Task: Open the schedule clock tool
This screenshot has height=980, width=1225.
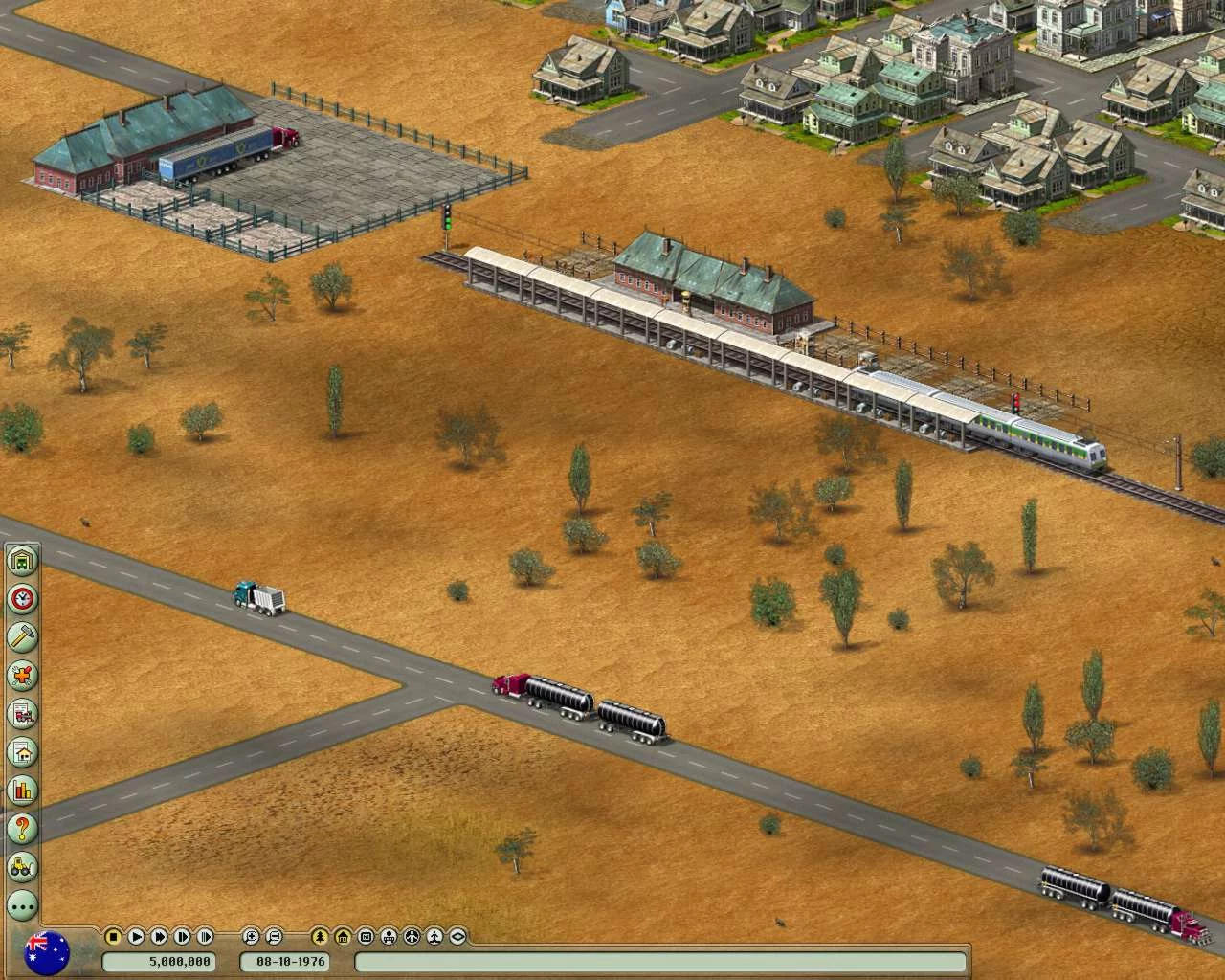Action: click(x=21, y=598)
